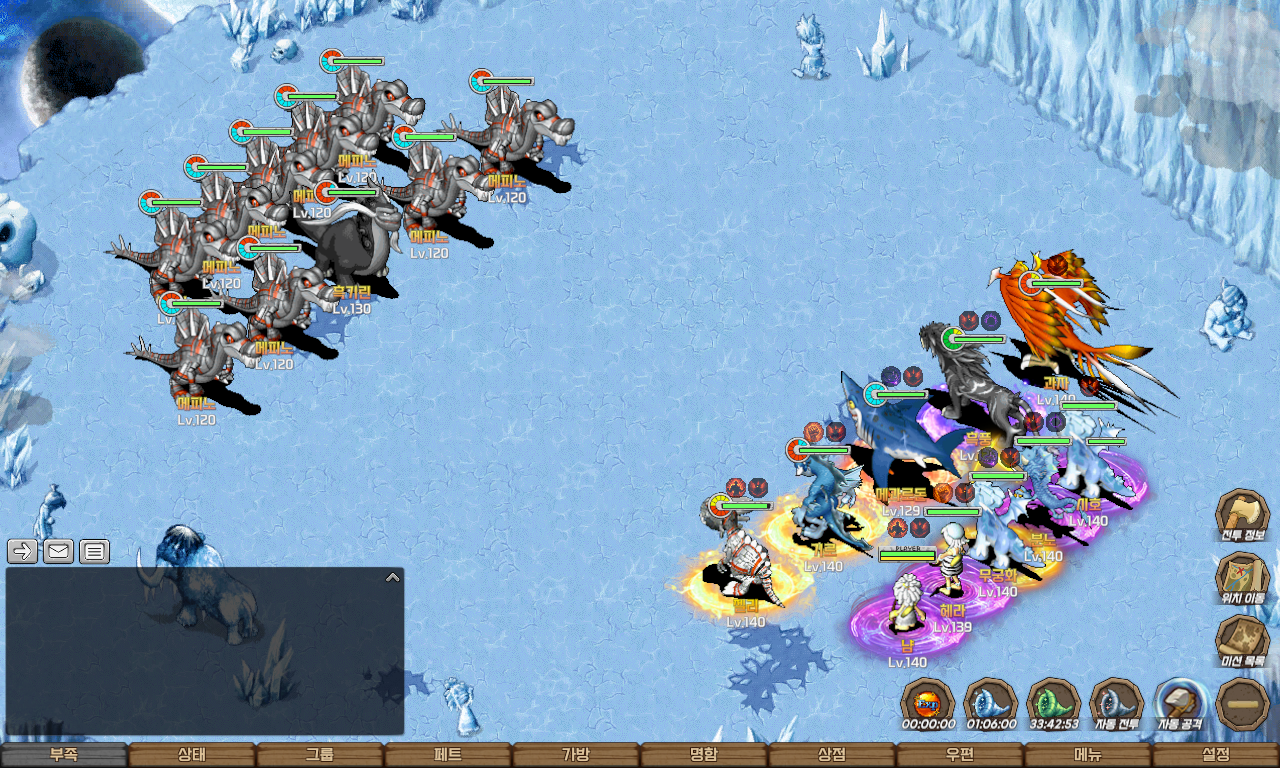Show the 명함 (Name card) menu
Screen dimensions: 1280x768
coord(704,755)
